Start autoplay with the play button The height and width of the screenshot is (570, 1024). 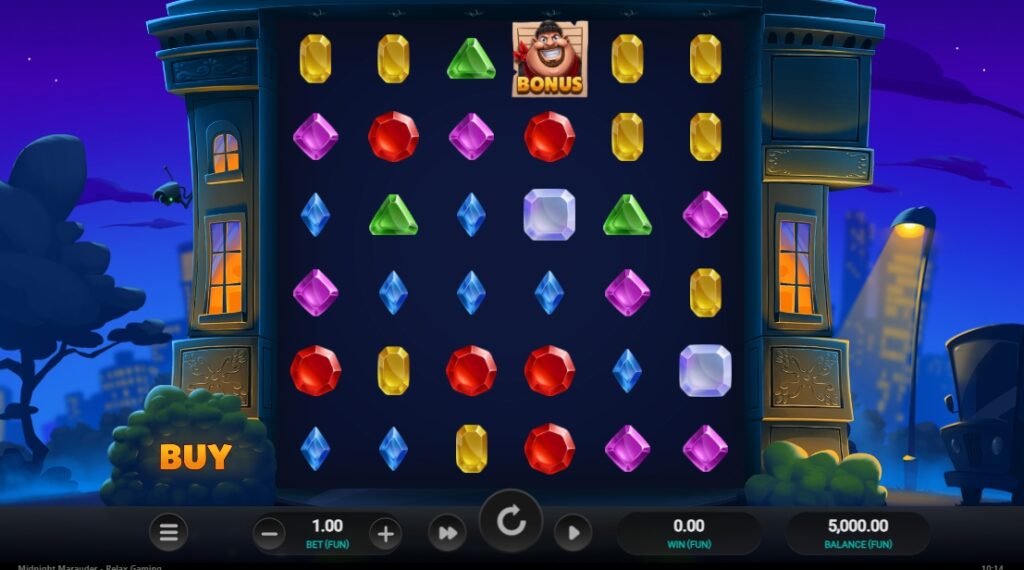click(572, 533)
